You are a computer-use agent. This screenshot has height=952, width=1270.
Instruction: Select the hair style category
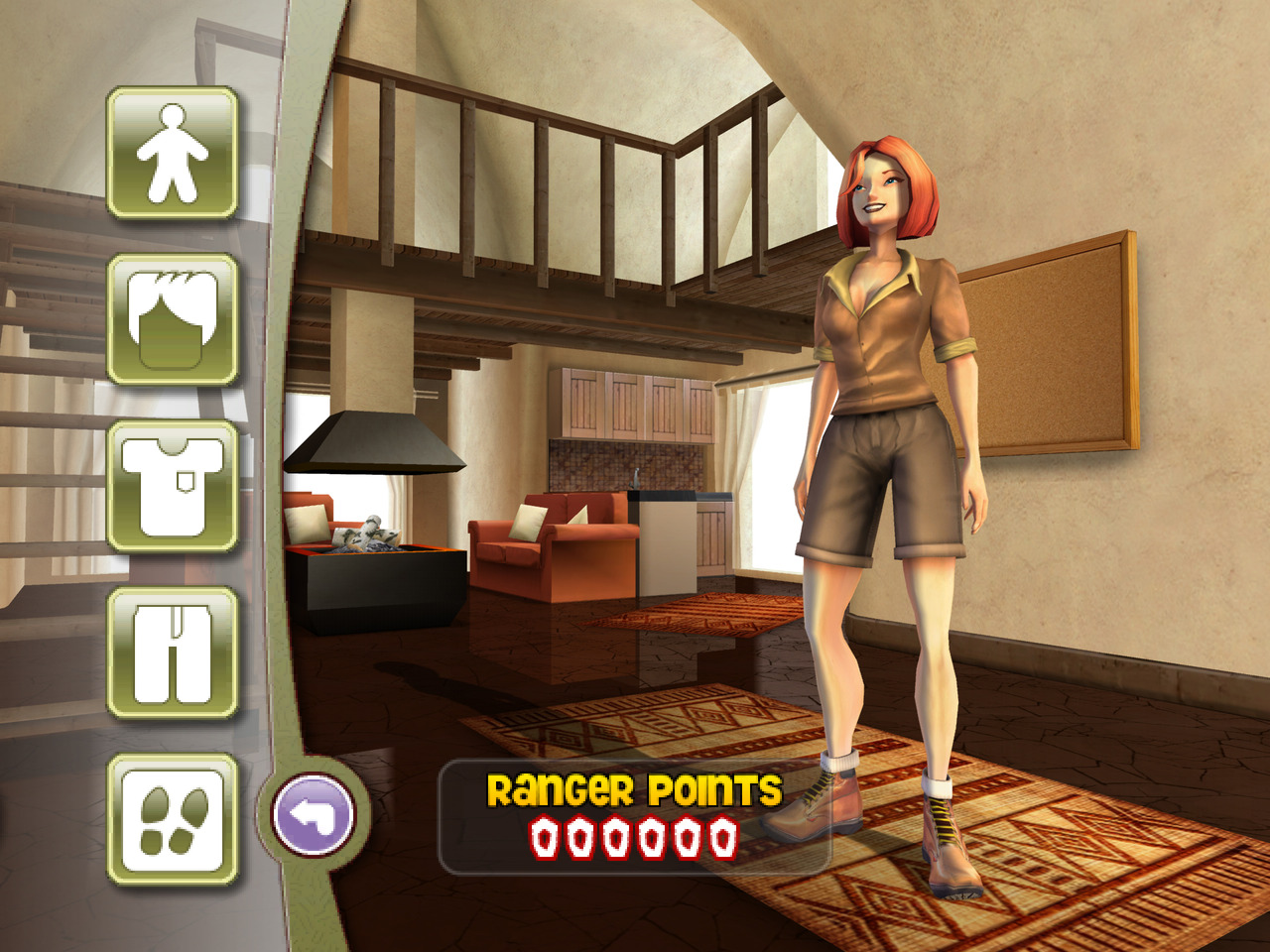[x=172, y=319]
